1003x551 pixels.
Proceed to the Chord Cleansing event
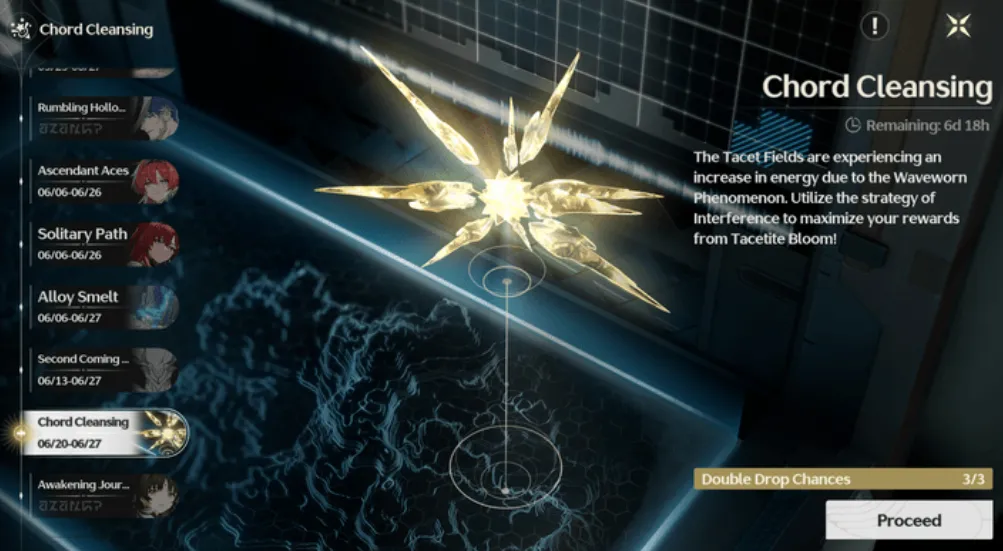pyautogui.click(x=908, y=520)
